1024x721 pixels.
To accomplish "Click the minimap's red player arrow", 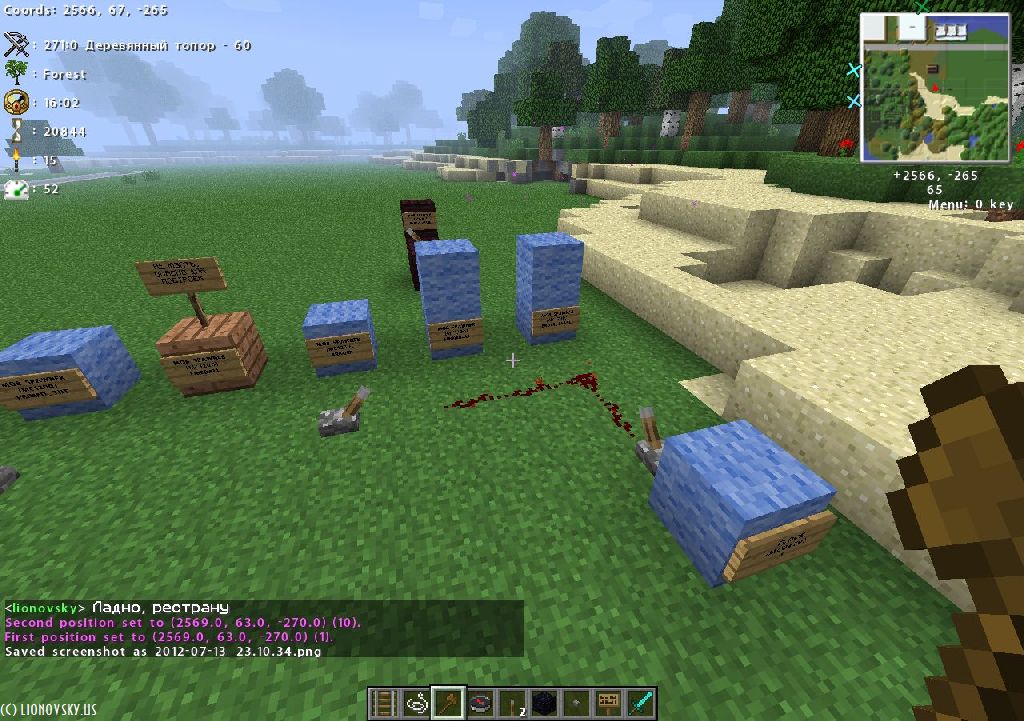I will tap(934, 88).
